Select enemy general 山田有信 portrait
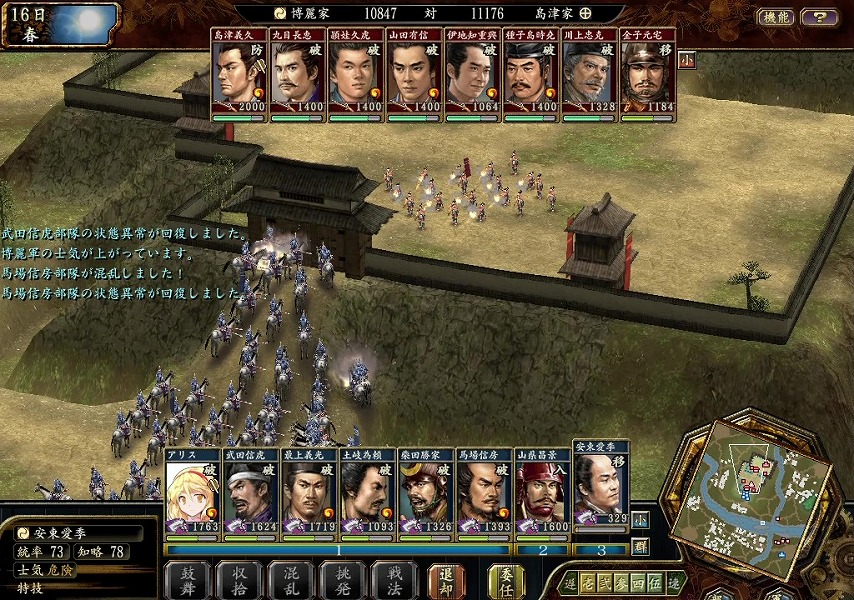 point(414,75)
